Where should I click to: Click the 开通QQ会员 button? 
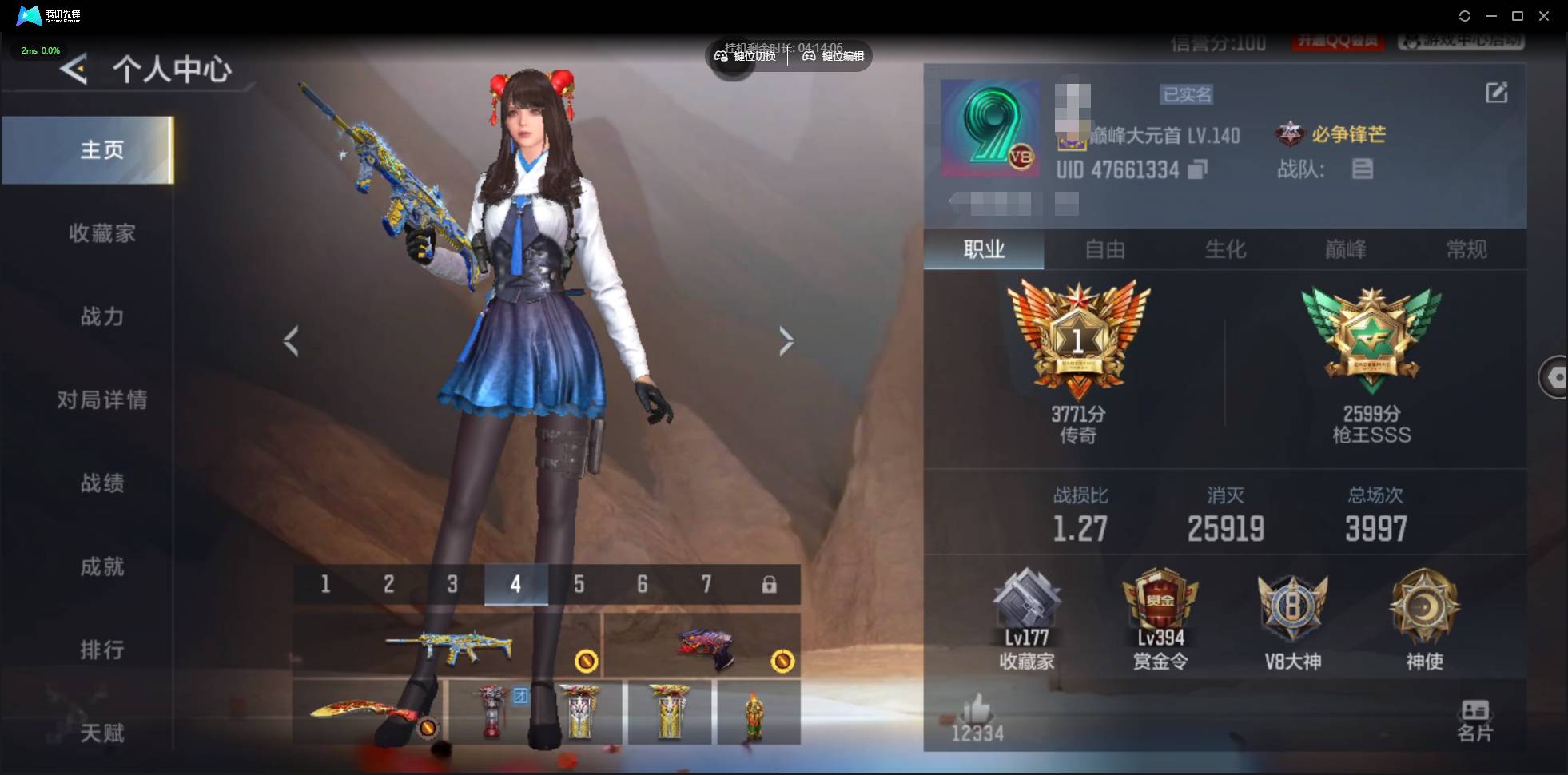pyautogui.click(x=1339, y=42)
